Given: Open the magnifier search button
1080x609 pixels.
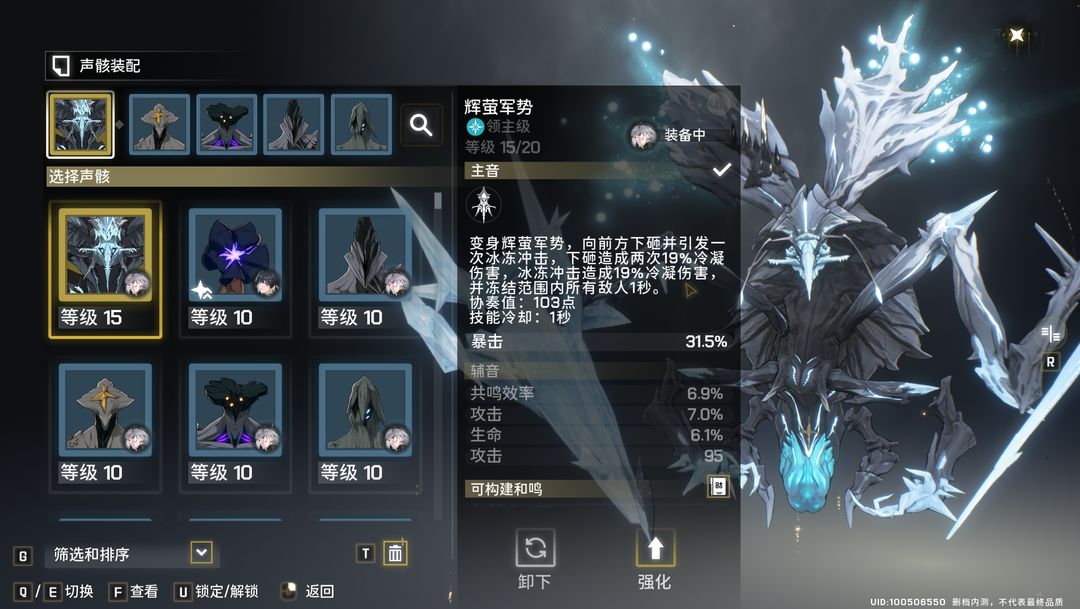Looking at the screenshot, I should (422, 125).
